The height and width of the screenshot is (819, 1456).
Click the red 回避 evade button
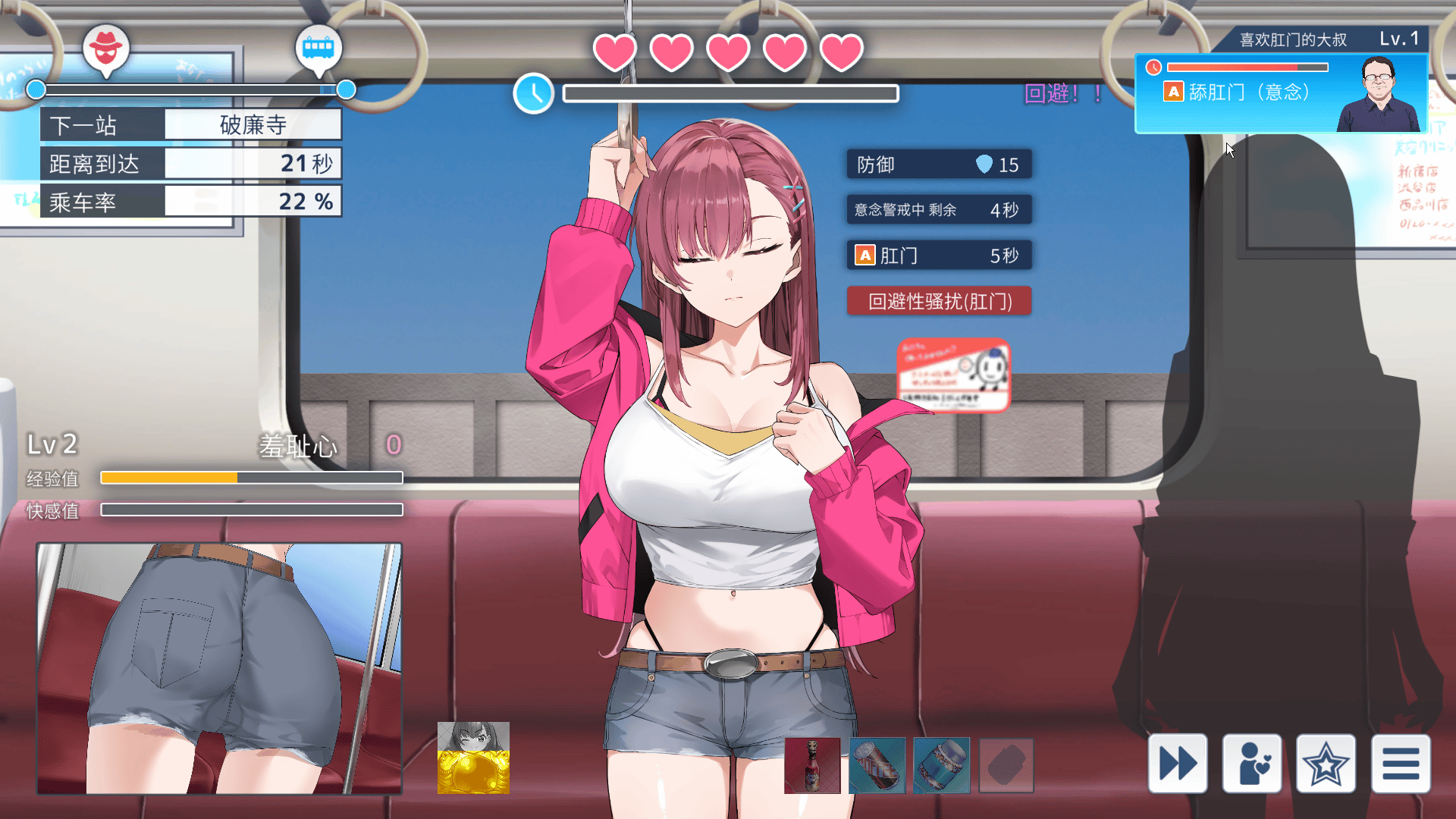point(939,301)
